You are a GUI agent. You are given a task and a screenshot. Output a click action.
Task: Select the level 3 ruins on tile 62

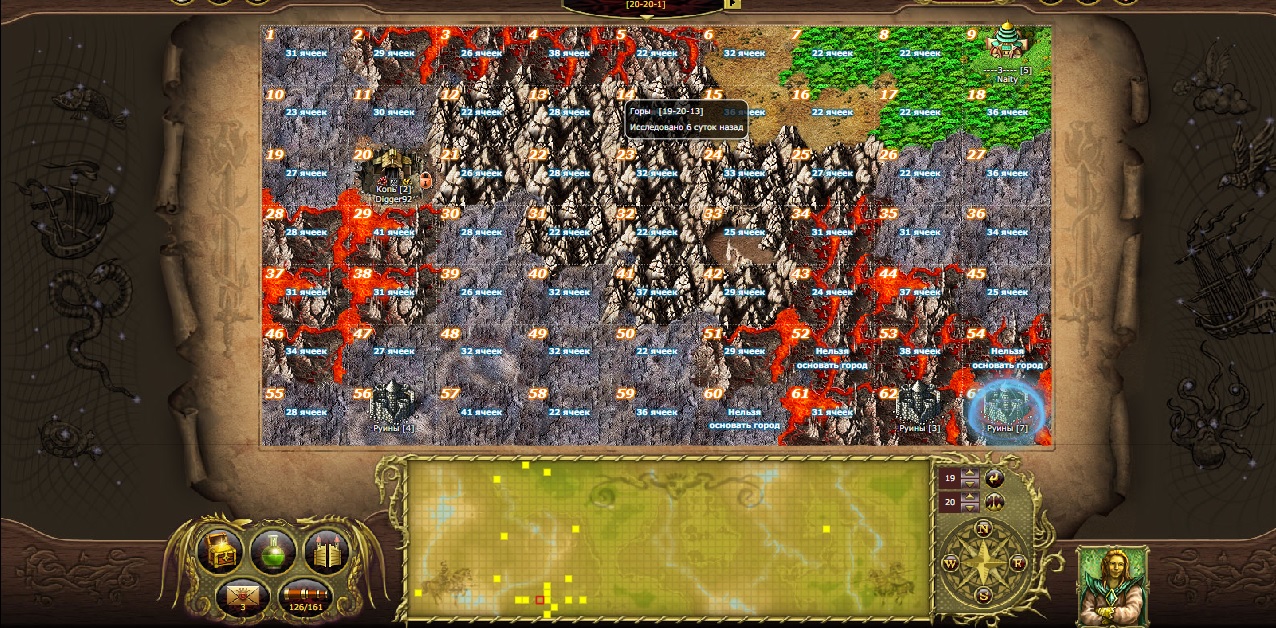(919, 404)
